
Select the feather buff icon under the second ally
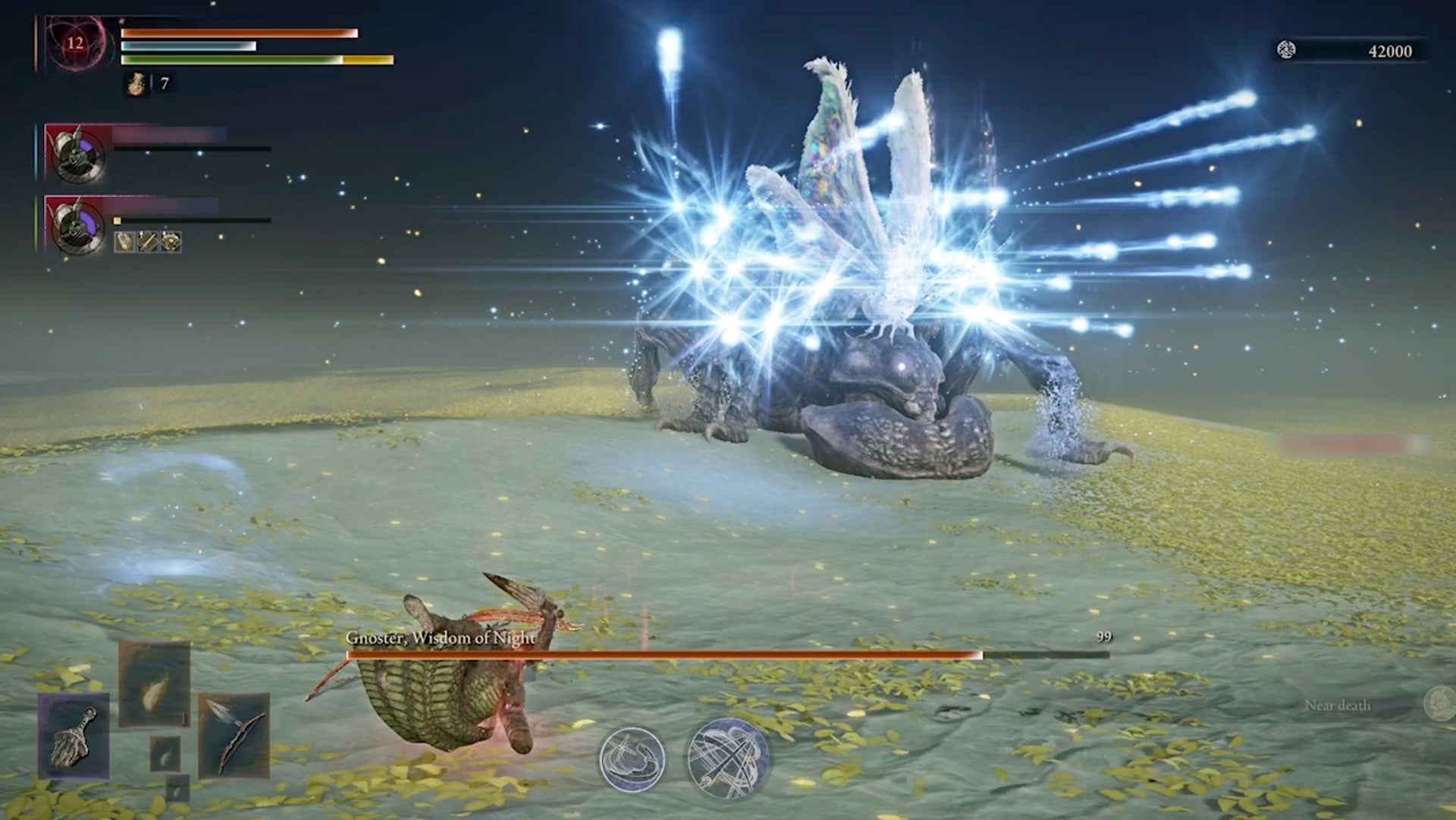pyautogui.click(x=124, y=242)
